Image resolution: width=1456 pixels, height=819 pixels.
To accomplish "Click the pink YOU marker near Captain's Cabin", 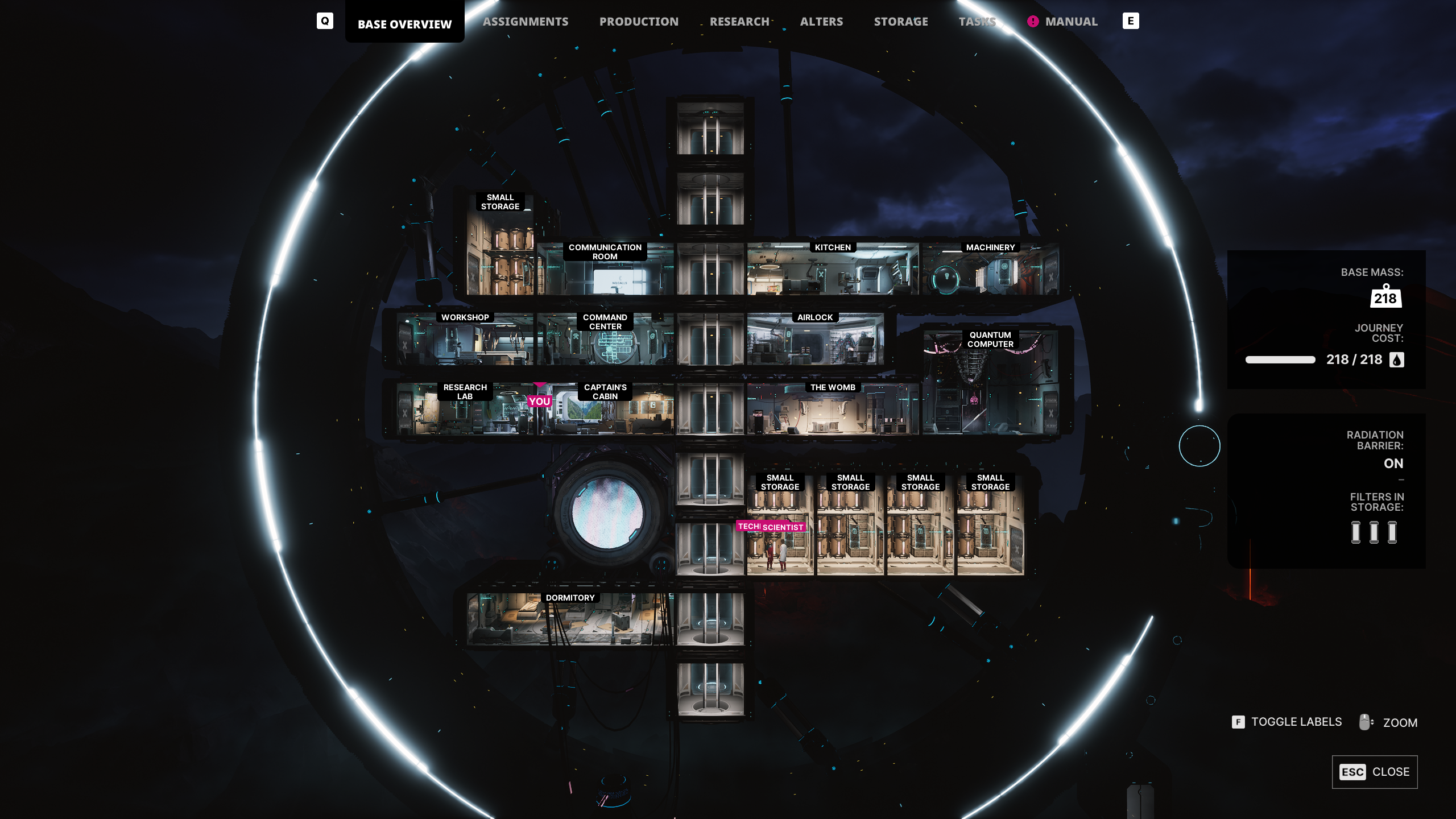I will [538, 401].
